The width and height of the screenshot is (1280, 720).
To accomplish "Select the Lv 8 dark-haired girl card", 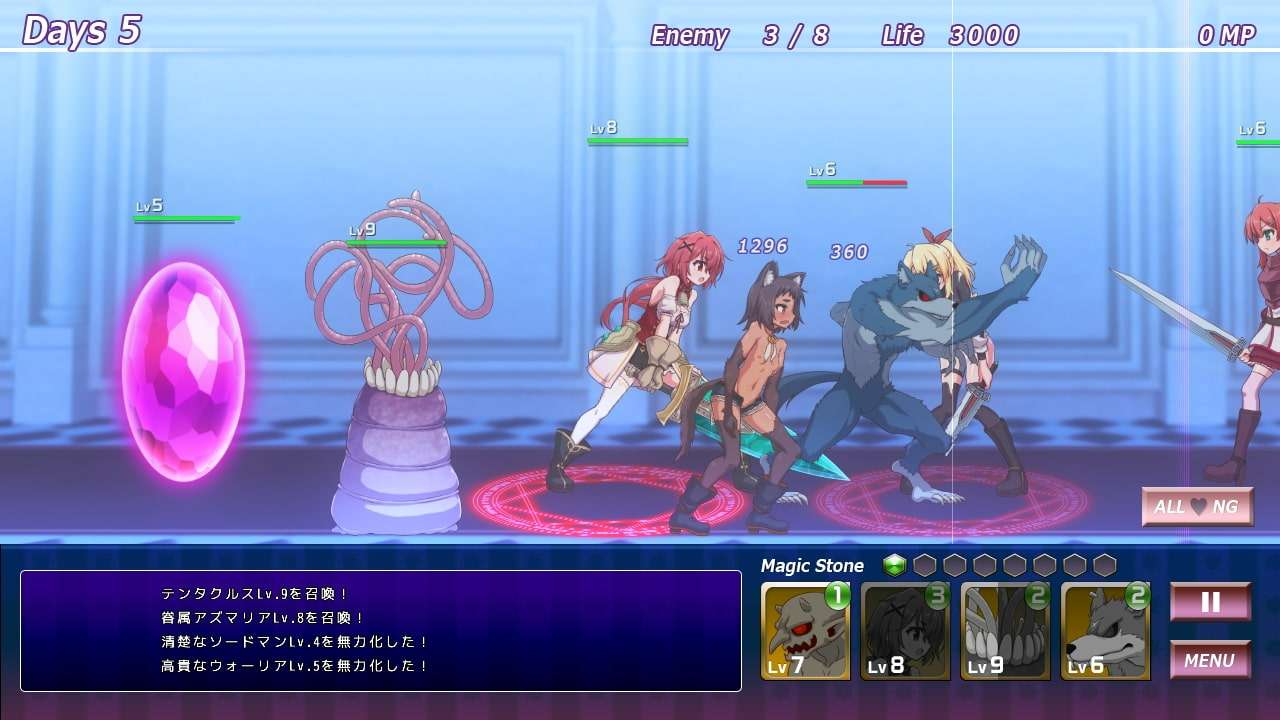I will [905, 632].
